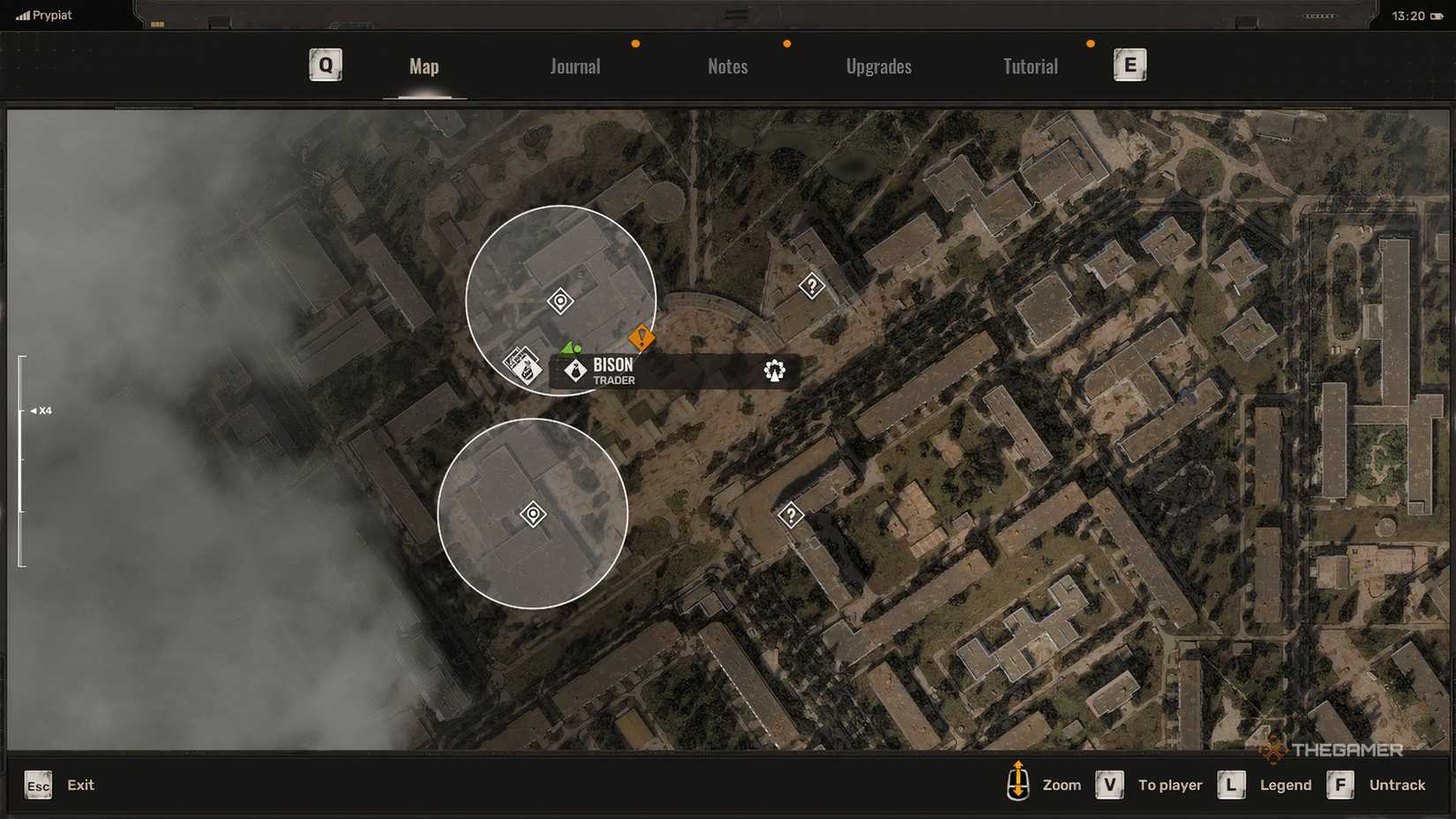Open the Q panel switcher key icon
Viewport: 1456px width, 819px height.
(x=325, y=64)
